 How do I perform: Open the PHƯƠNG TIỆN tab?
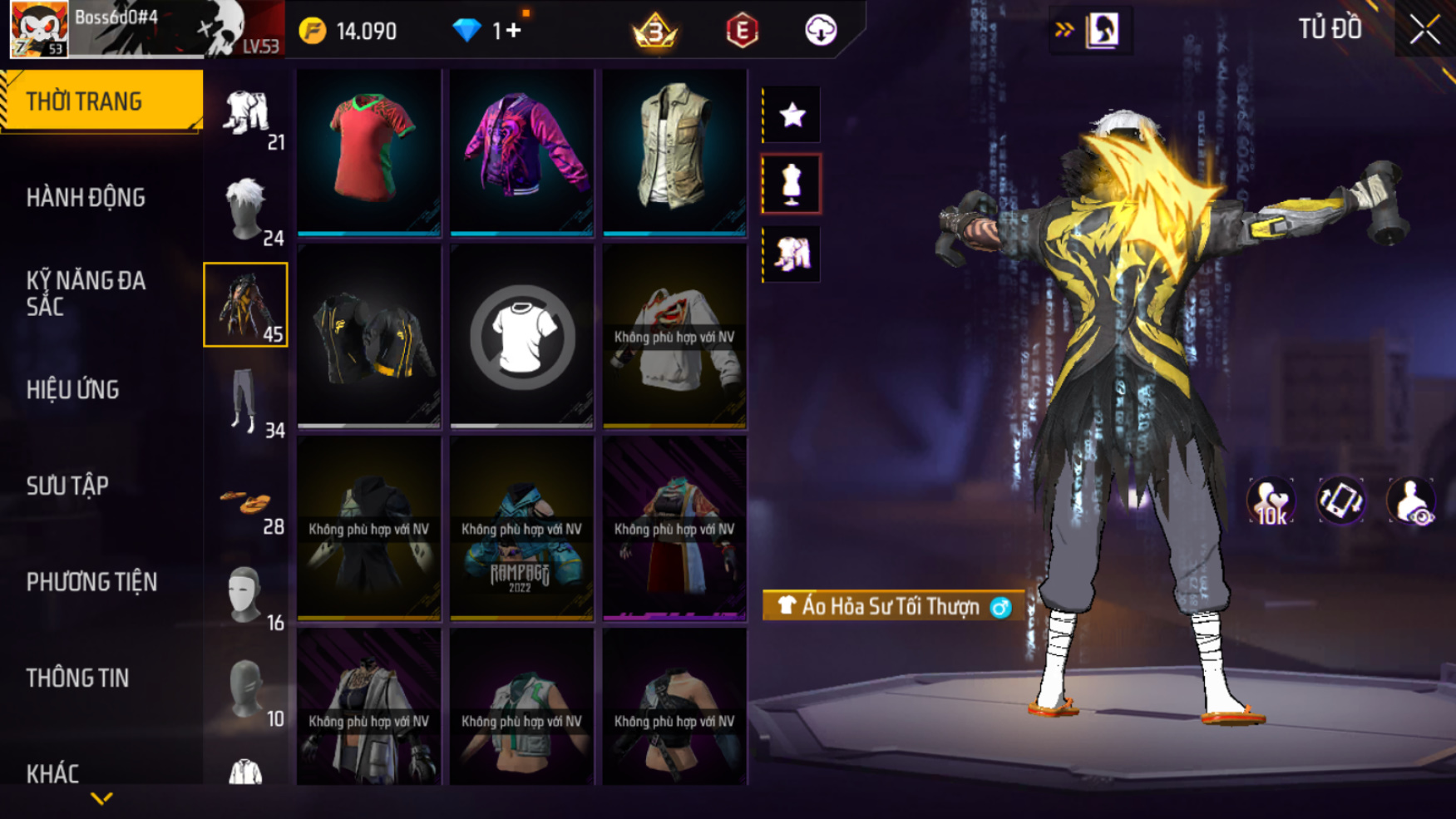point(91,582)
